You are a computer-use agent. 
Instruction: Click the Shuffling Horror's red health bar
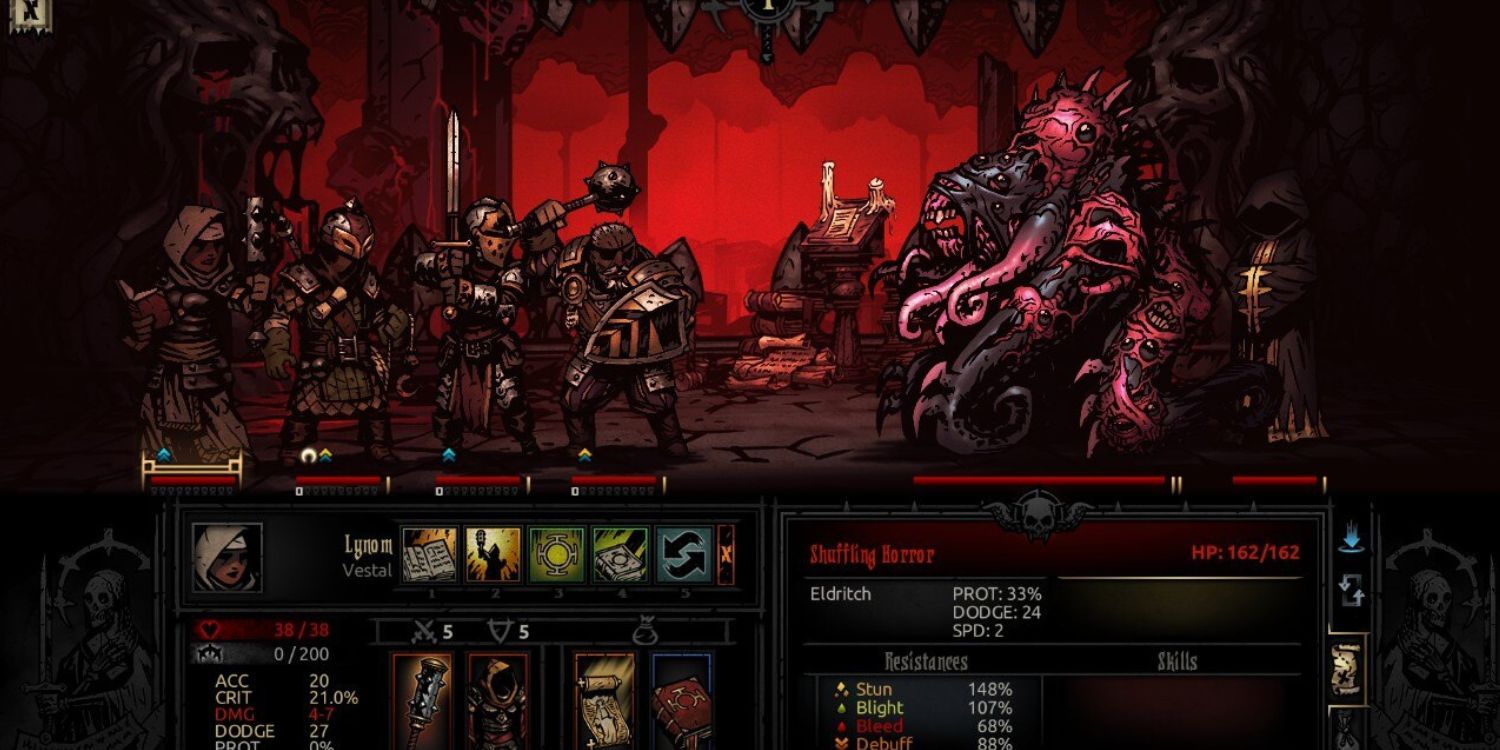1040,480
